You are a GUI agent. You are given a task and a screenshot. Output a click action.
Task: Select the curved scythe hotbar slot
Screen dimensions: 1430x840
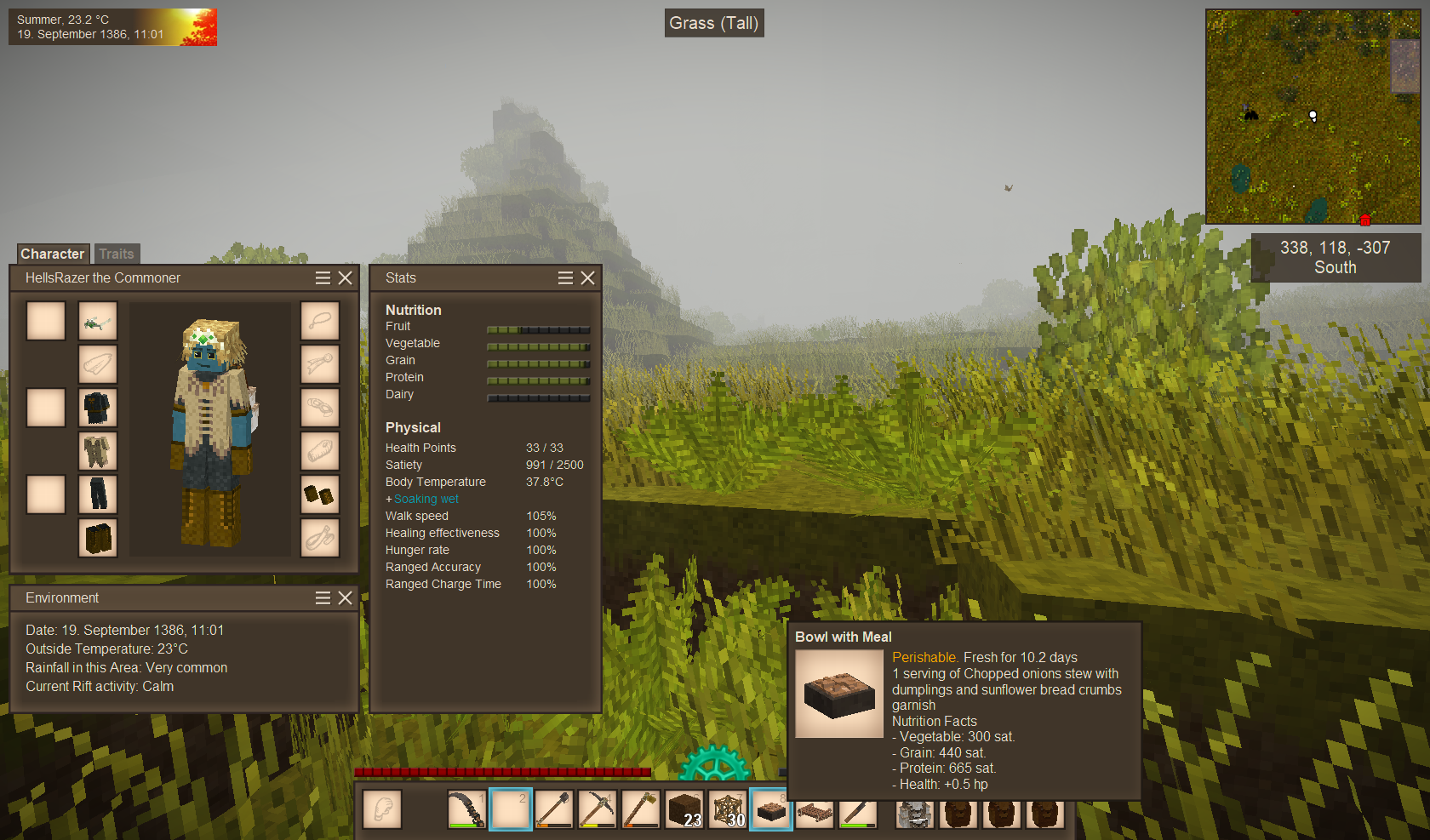pos(467,809)
